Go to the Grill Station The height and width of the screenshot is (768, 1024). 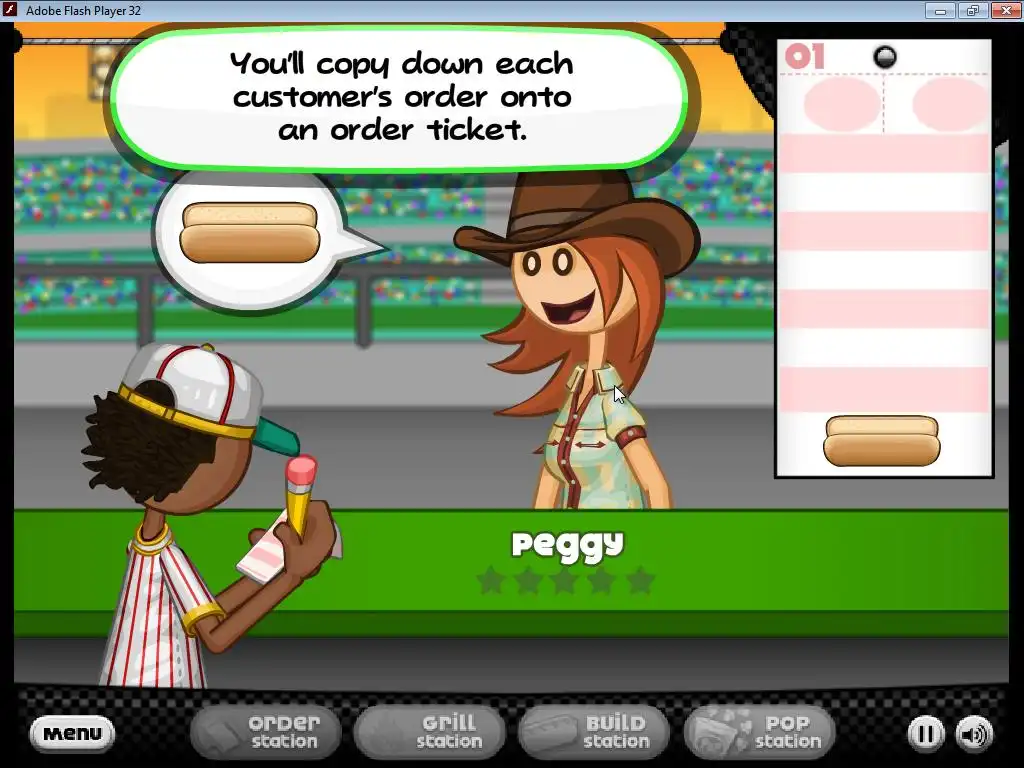(x=430, y=732)
